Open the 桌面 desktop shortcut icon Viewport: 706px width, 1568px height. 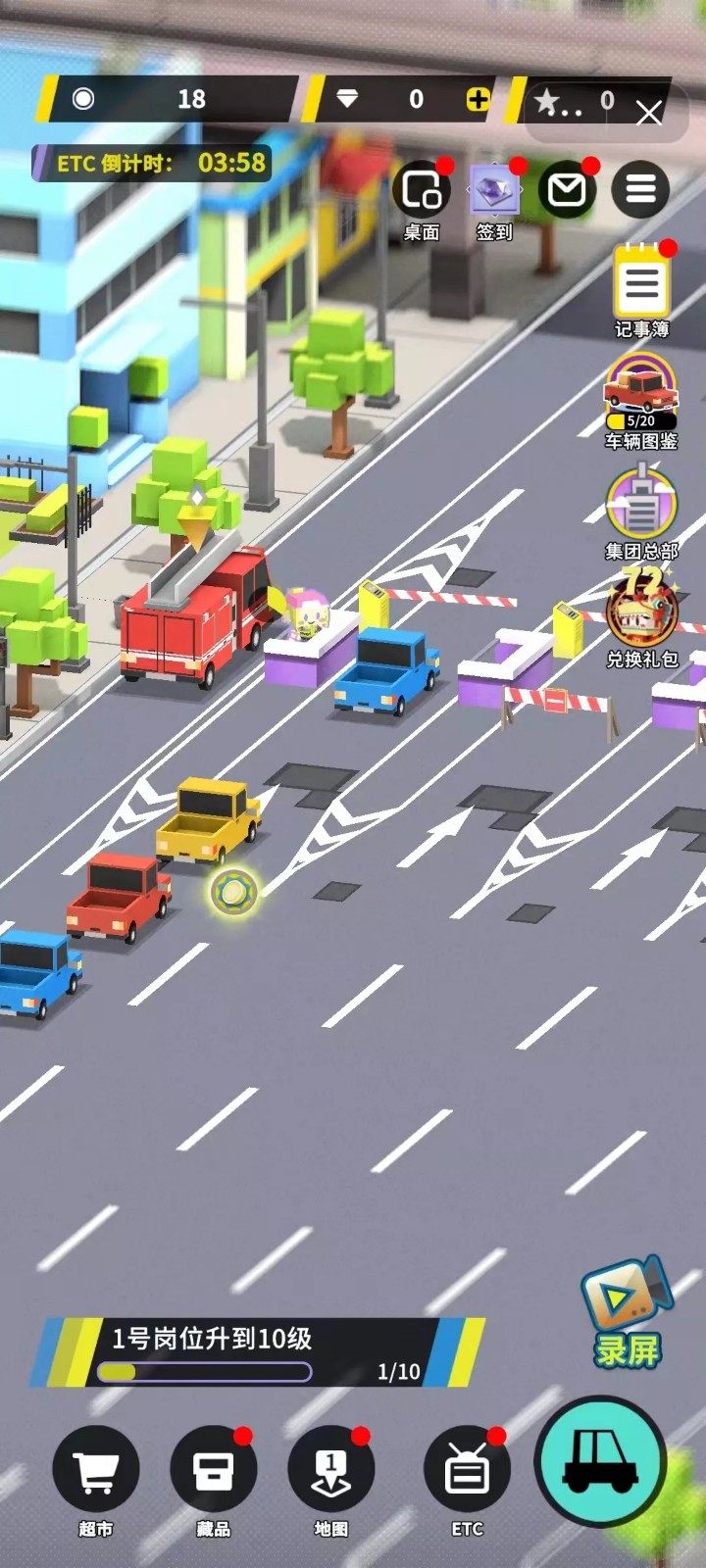[x=422, y=191]
